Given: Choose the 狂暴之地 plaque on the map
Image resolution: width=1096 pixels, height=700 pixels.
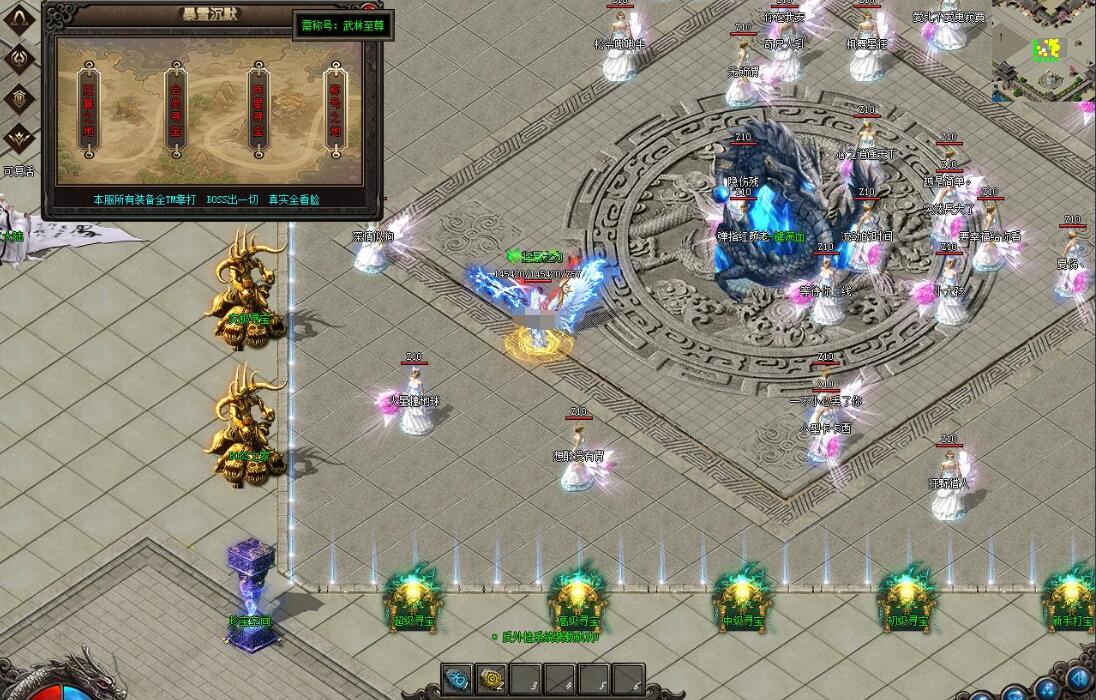Looking at the screenshot, I should (90, 108).
